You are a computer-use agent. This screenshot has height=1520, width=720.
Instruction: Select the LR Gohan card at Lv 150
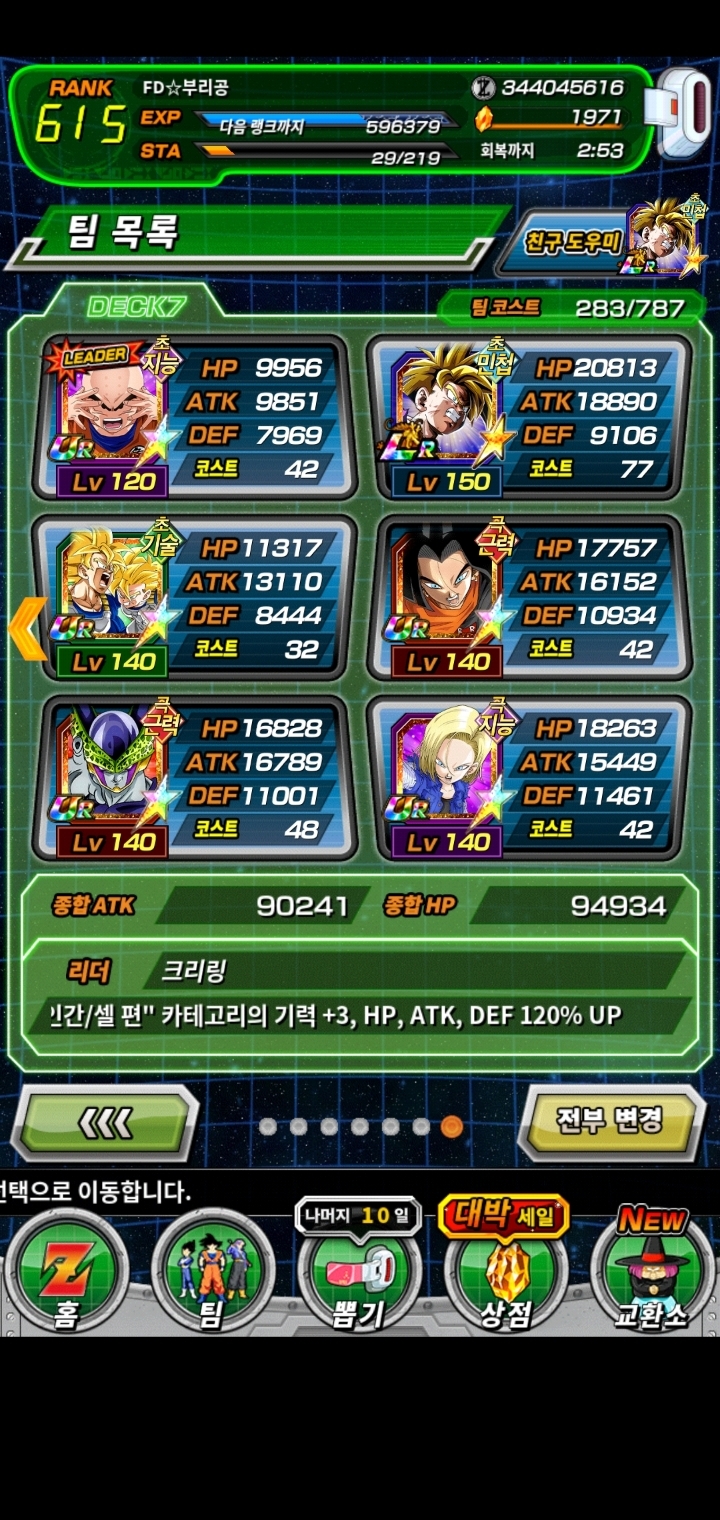tap(528, 418)
